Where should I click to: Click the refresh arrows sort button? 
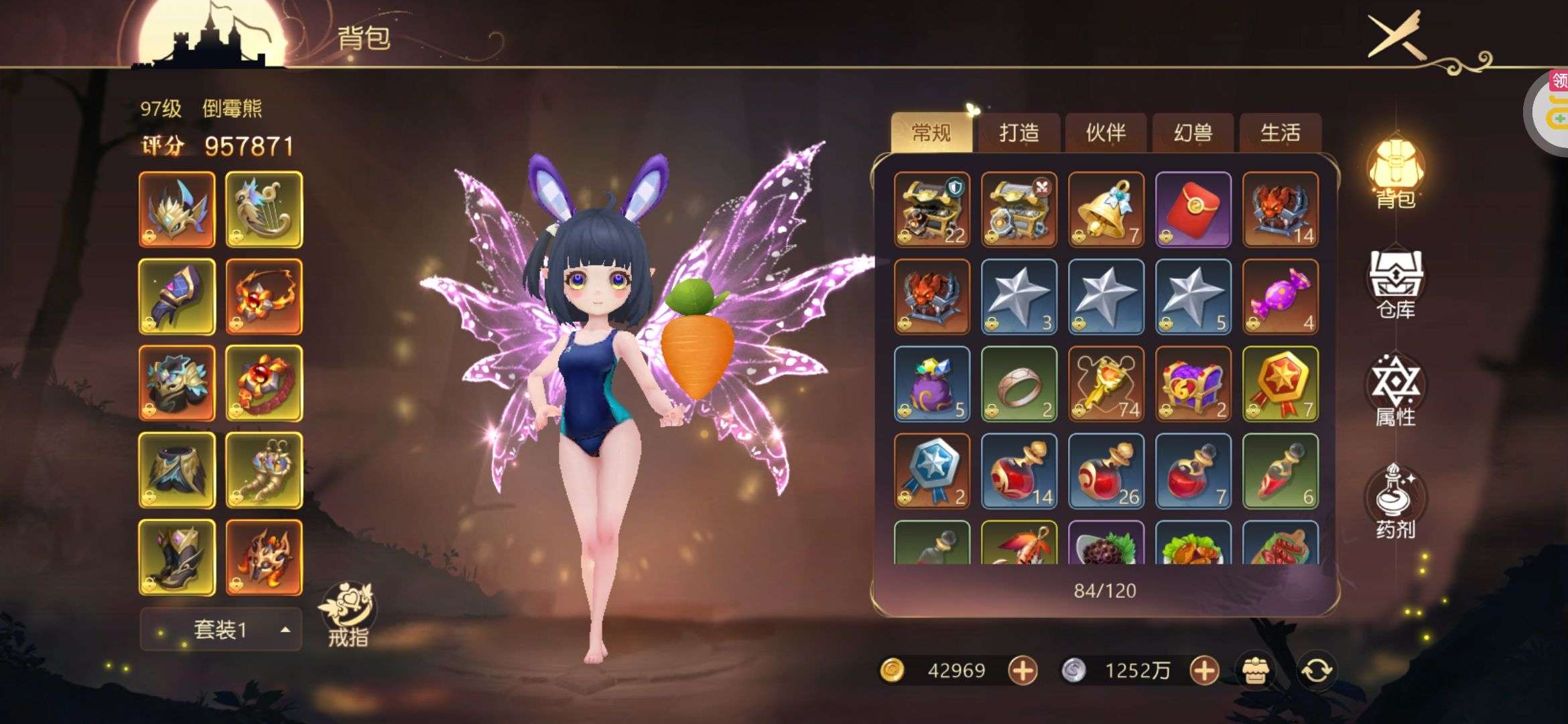pos(1316,670)
